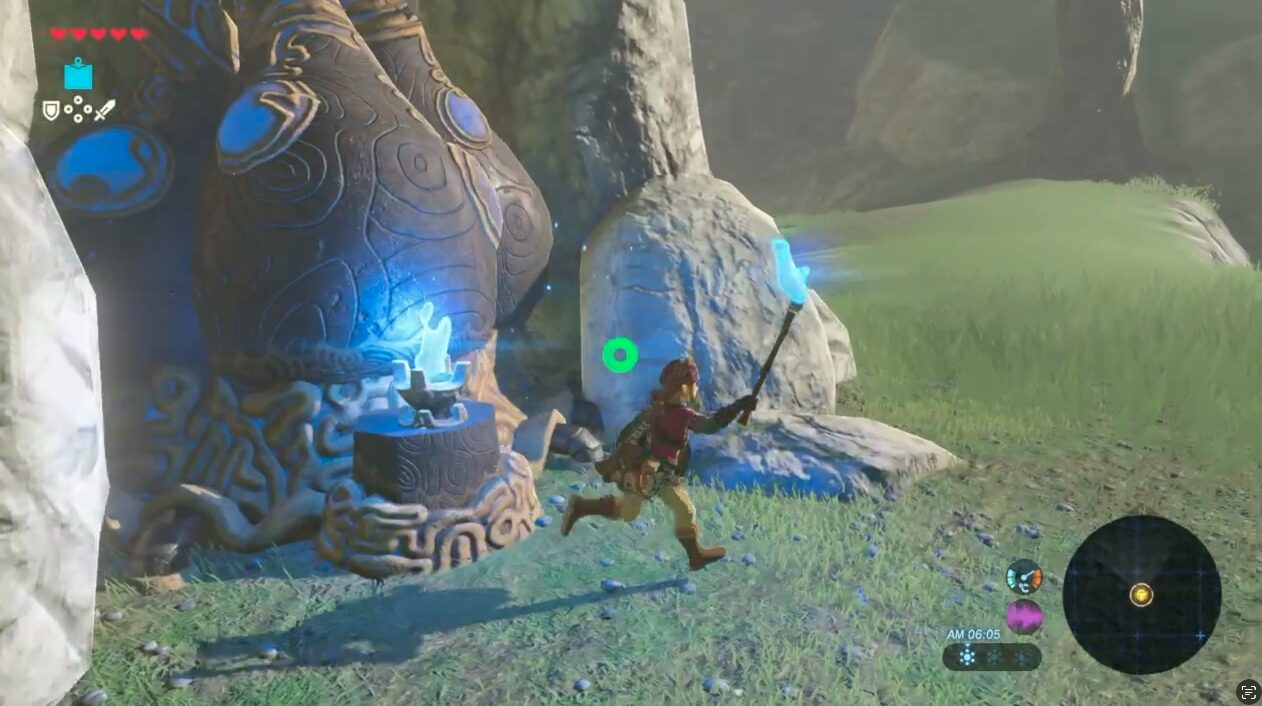Viewport: 1262px width, 706px height.
Task: Choose the sword weapon icon
Action: tap(105, 110)
